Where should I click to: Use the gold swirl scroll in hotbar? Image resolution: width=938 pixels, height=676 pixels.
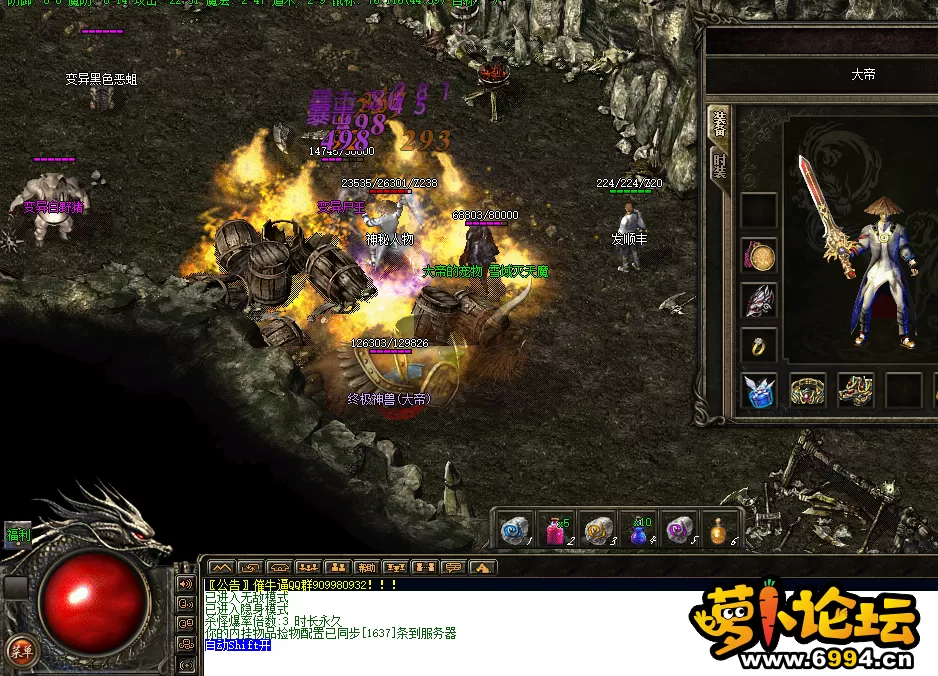(597, 530)
